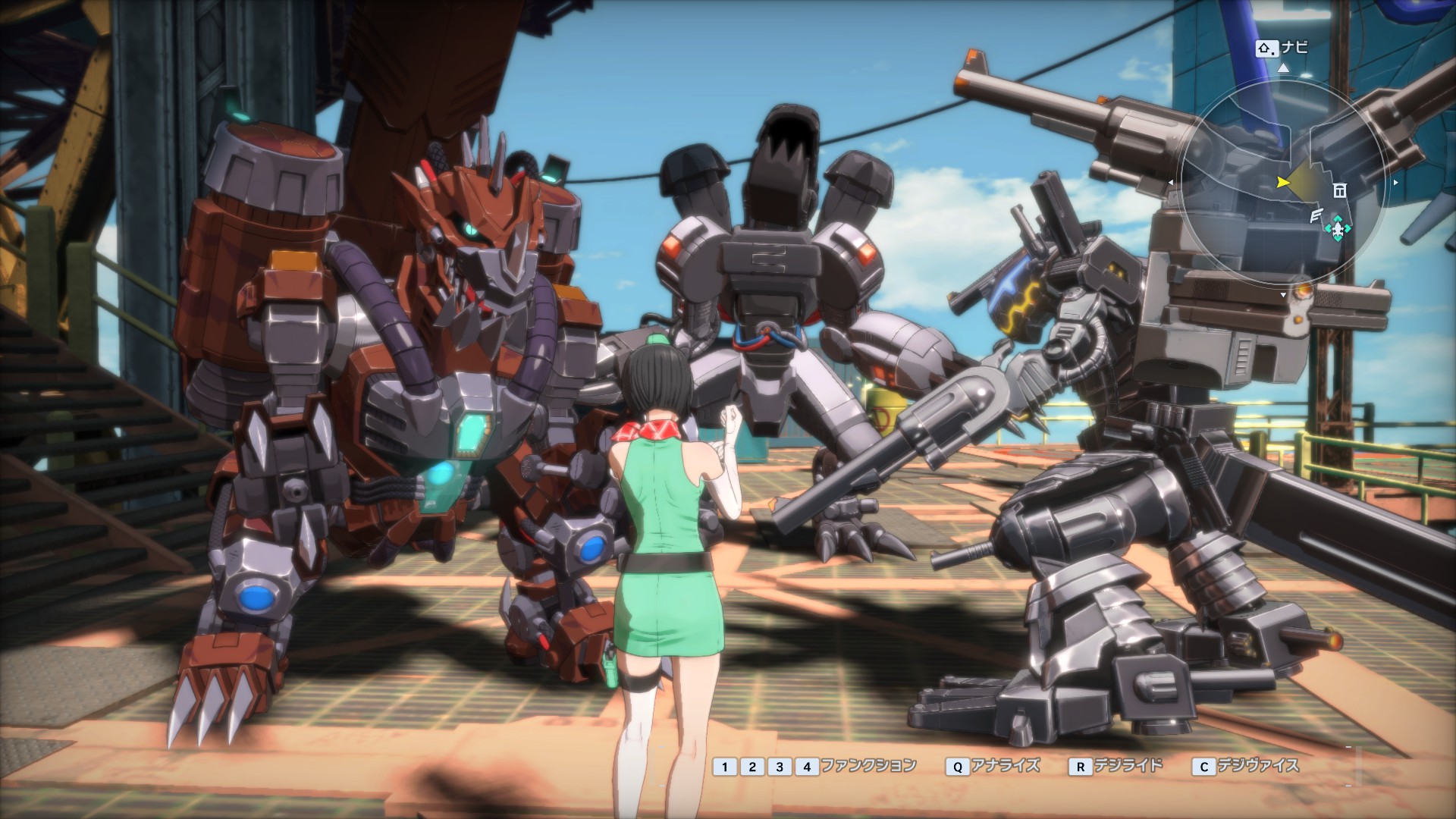1456x819 pixels.
Task: Click the teal-bracketed marker on the minimap
Action: pos(1338,227)
